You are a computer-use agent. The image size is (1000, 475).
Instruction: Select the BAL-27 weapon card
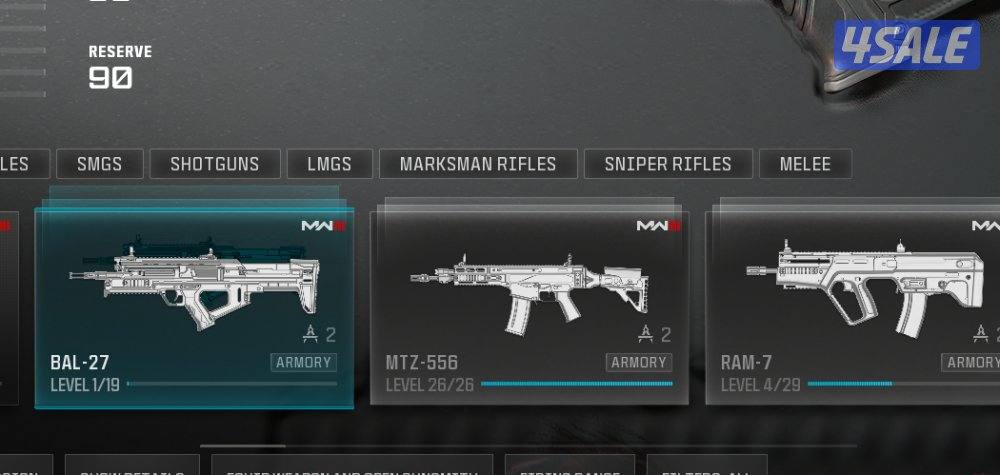tap(194, 305)
